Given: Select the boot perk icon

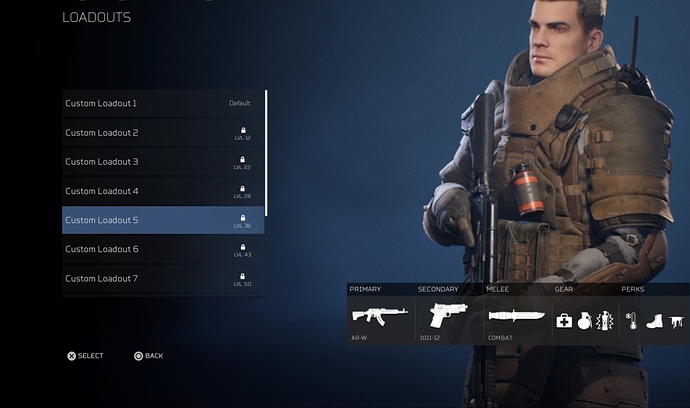Looking at the screenshot, I should 654,321.
